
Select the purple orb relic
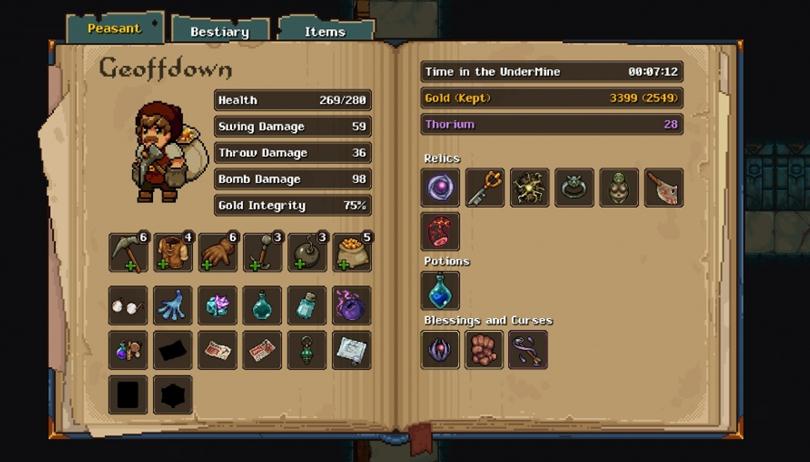click(x=440, y=188)
